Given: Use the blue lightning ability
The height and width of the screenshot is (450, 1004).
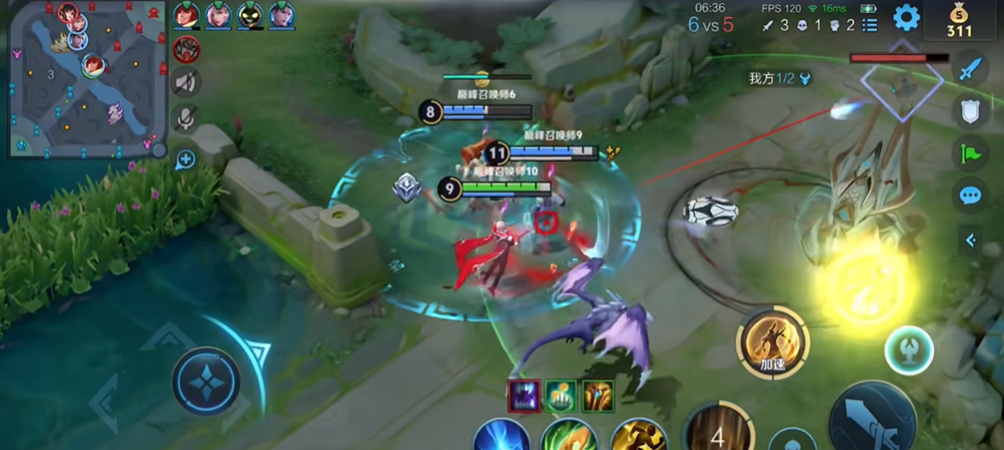Looking at the screenshot, I should tap(501, 437).
